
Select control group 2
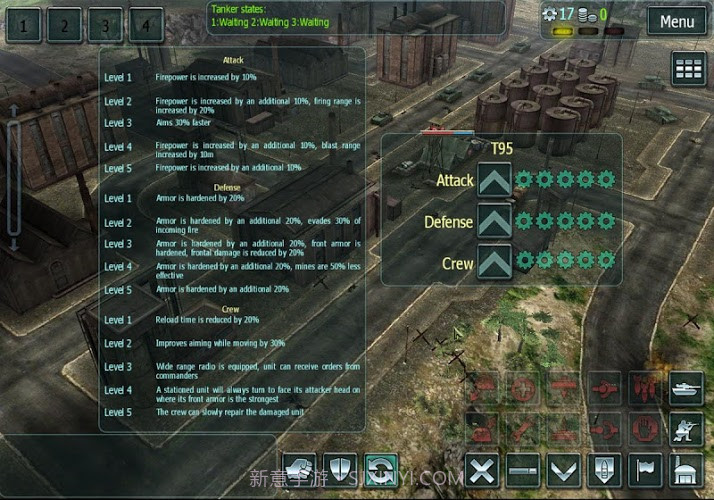65,25
